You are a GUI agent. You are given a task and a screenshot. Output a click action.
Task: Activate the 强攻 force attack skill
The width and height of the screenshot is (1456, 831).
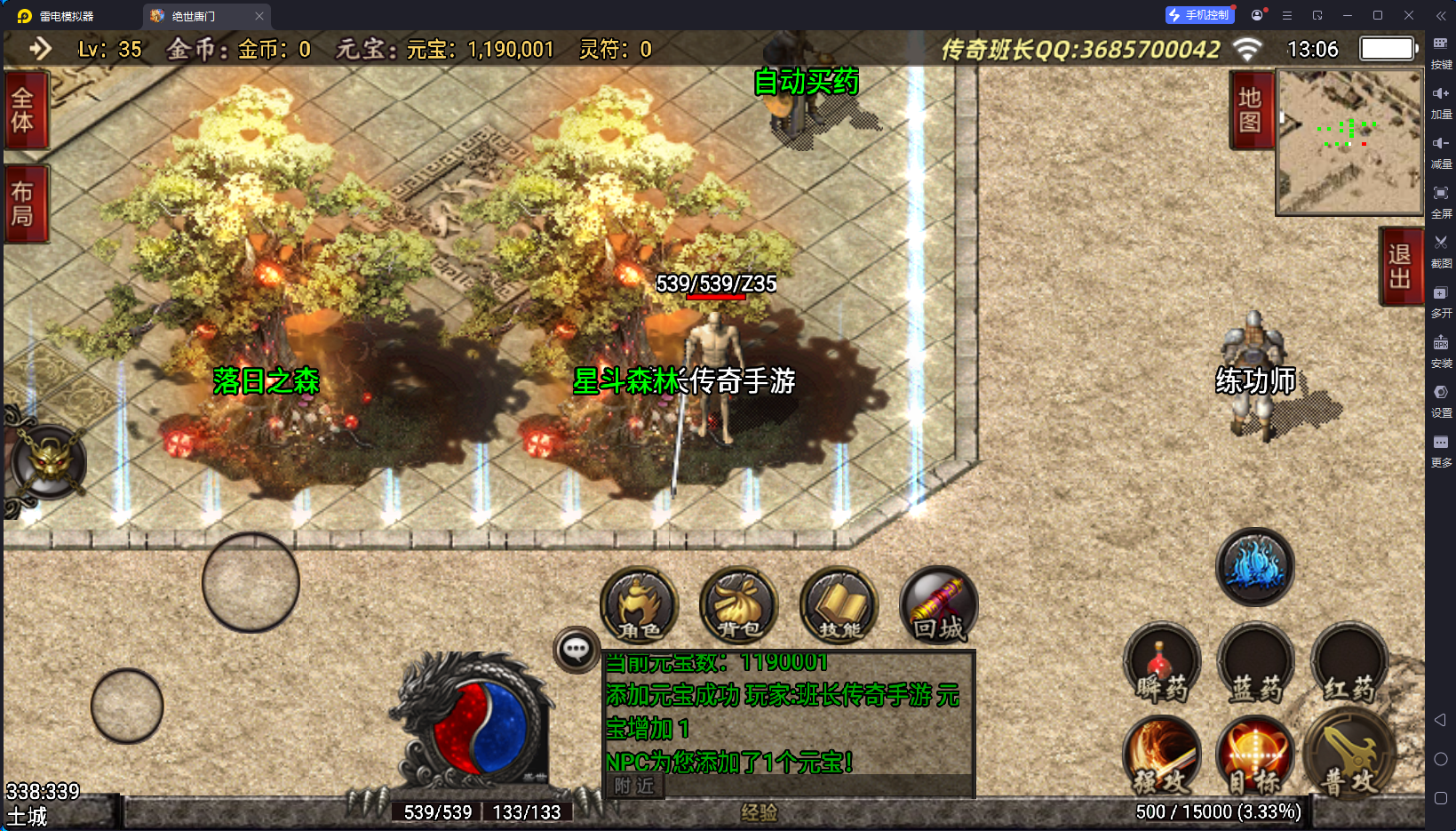click(x=1162, y=756)
